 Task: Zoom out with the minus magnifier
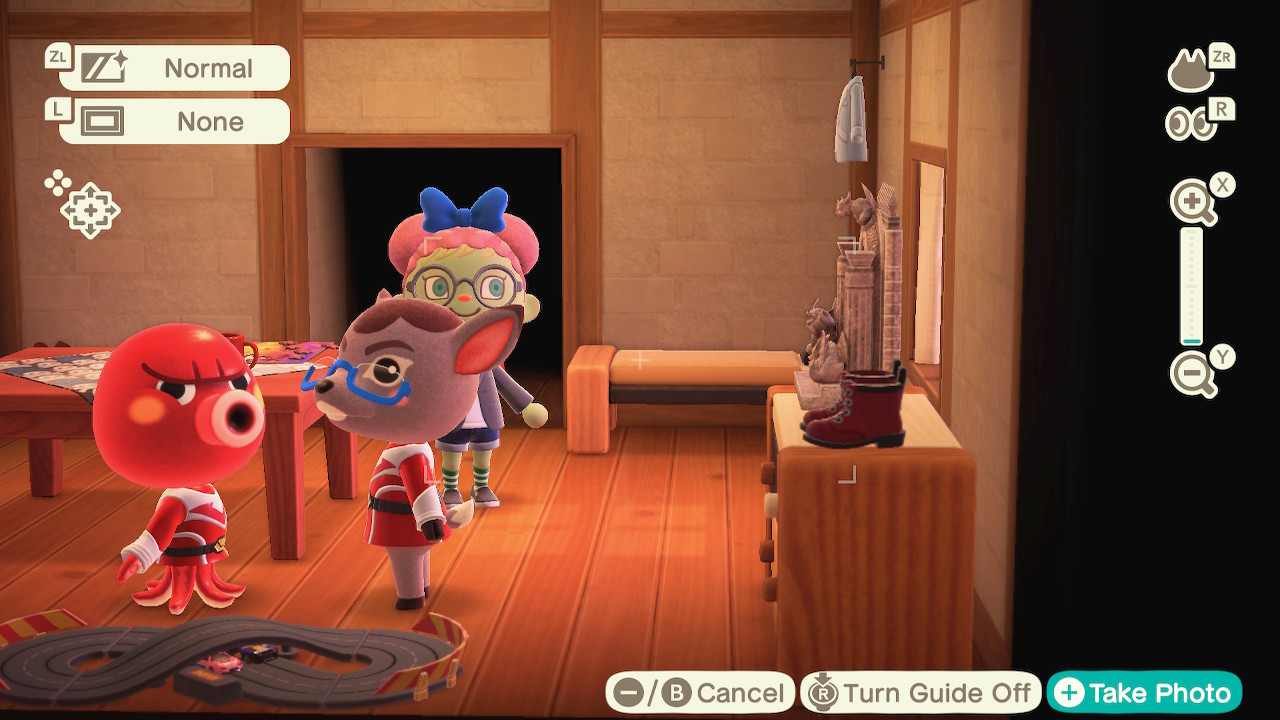[1193, 375]
